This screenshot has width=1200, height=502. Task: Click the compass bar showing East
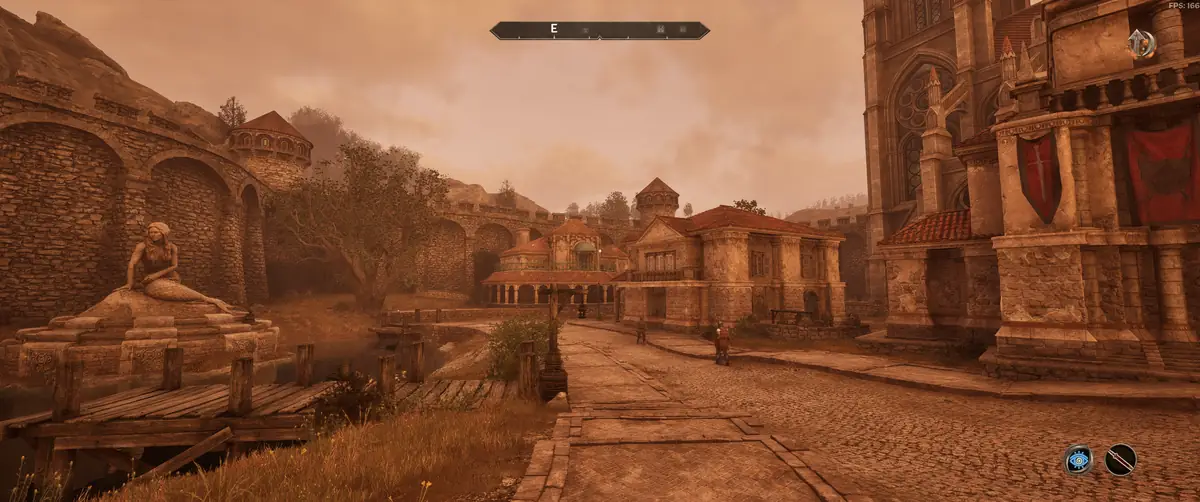599,30
